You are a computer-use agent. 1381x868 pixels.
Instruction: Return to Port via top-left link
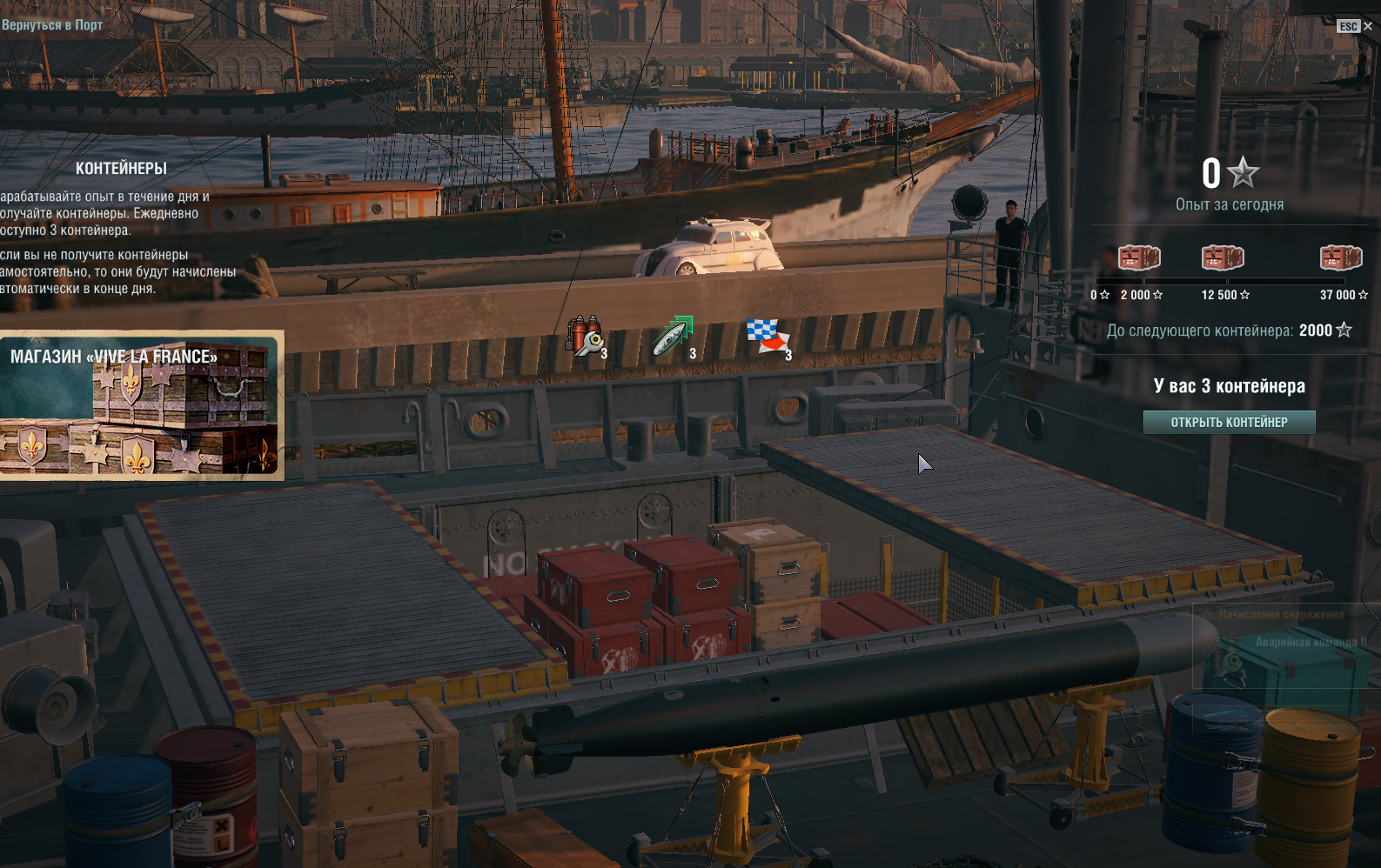(x=52, y=25)
